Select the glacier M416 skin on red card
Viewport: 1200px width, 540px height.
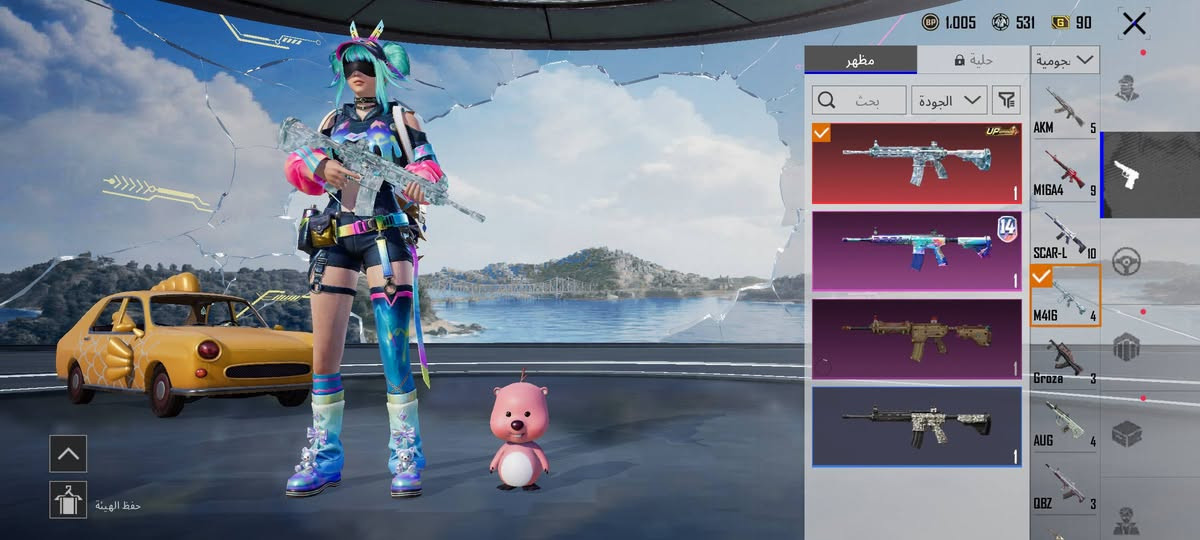click(916, 163)
